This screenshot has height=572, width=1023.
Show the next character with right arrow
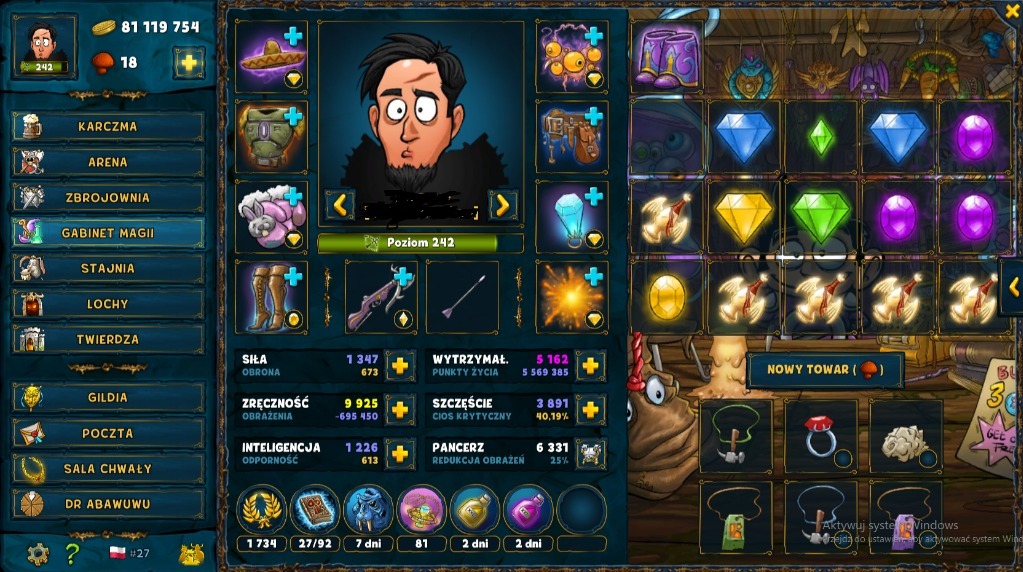[x=502, y=206]
